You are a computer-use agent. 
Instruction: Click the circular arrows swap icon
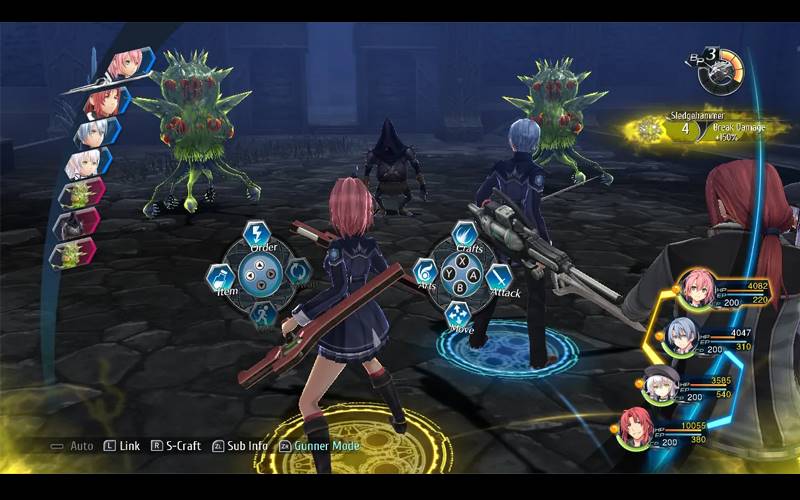297,272
